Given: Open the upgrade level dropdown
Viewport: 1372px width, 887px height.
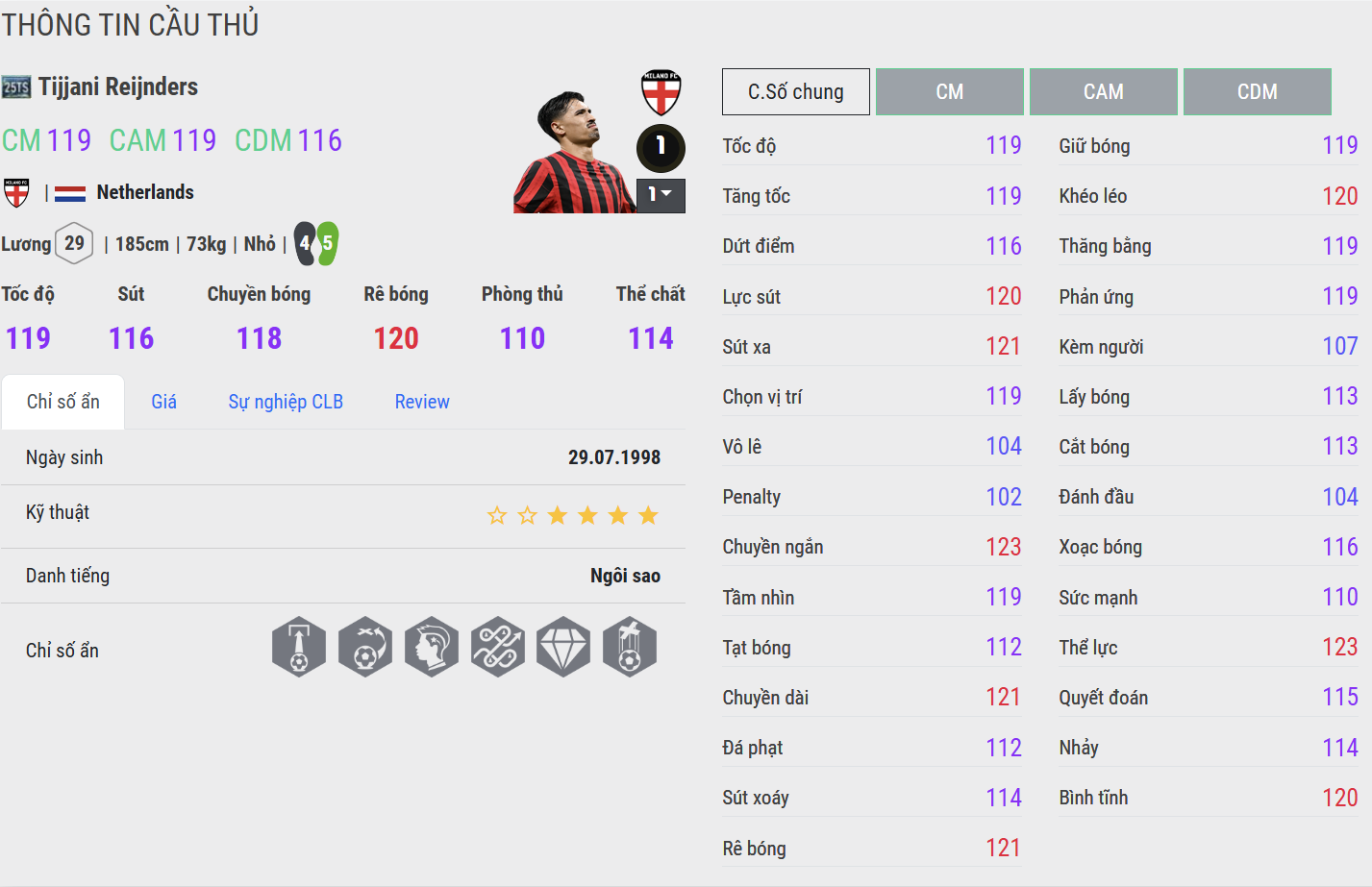Looking at the screenshot, I should [x=661, y=195].
